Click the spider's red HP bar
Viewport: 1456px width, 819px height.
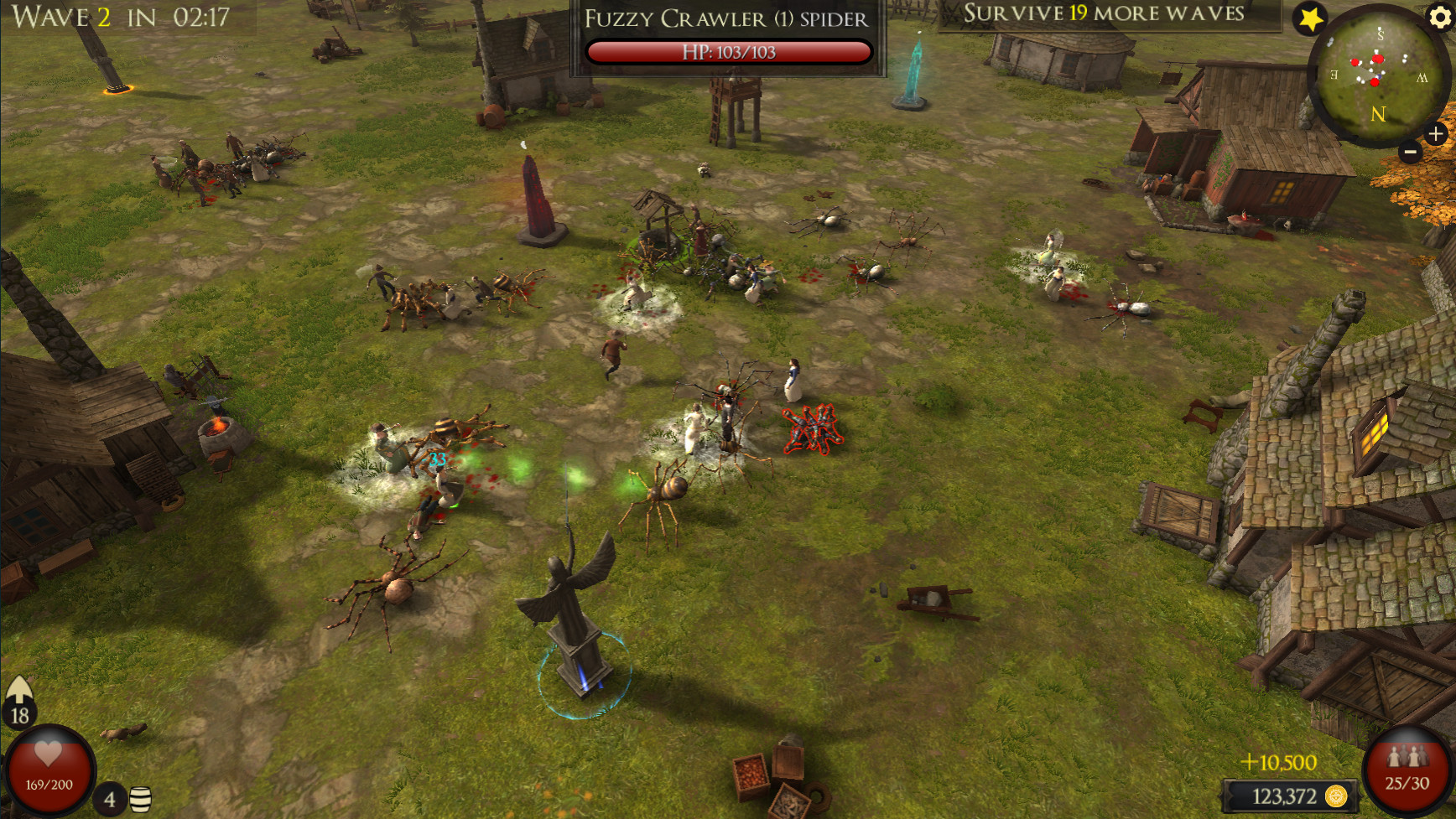(x=727, y=49)
